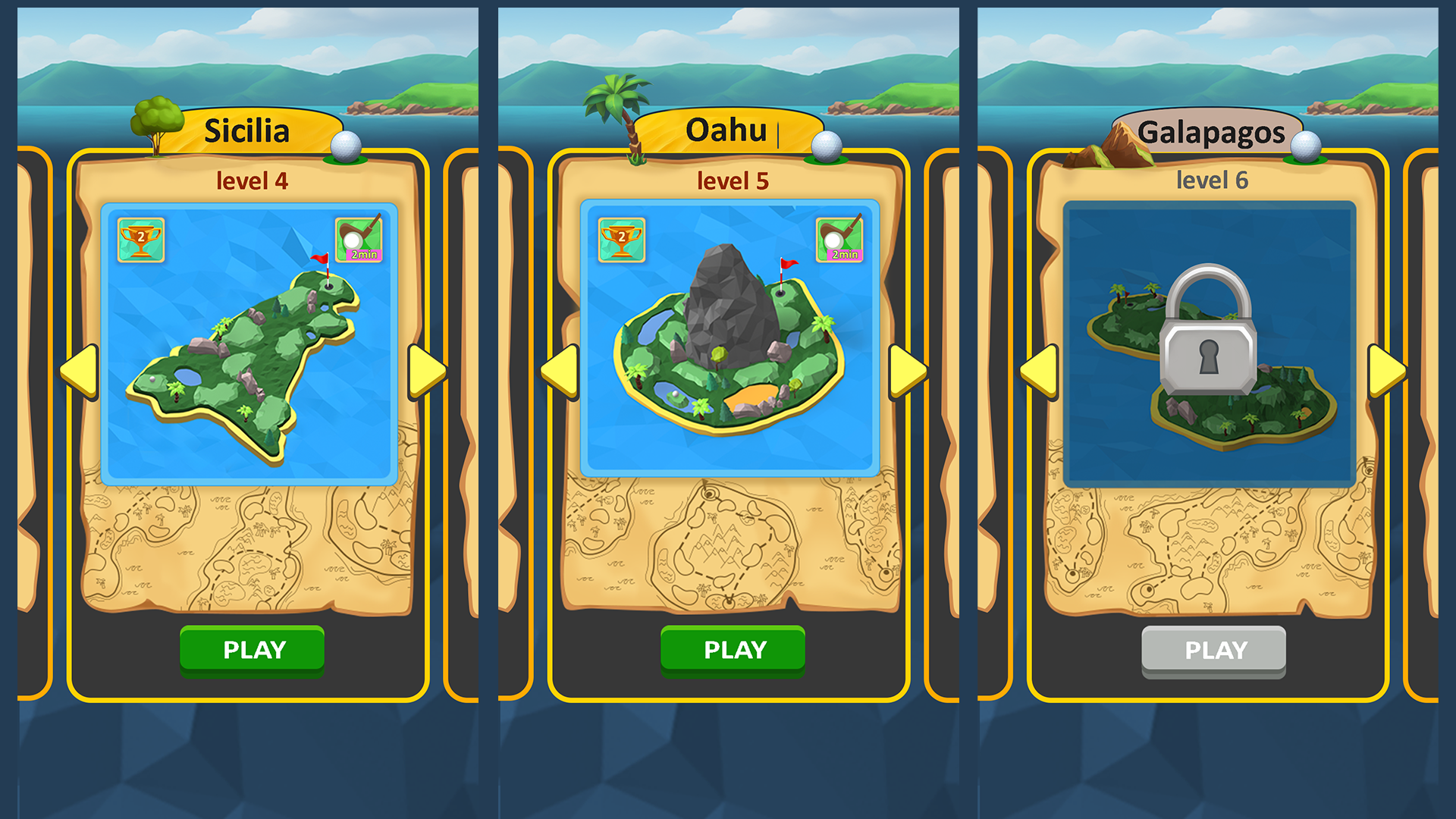Click the 2min golf timer icon on Sicilia
Viewport: 1456px width, 819px height.
click(359, 239)
